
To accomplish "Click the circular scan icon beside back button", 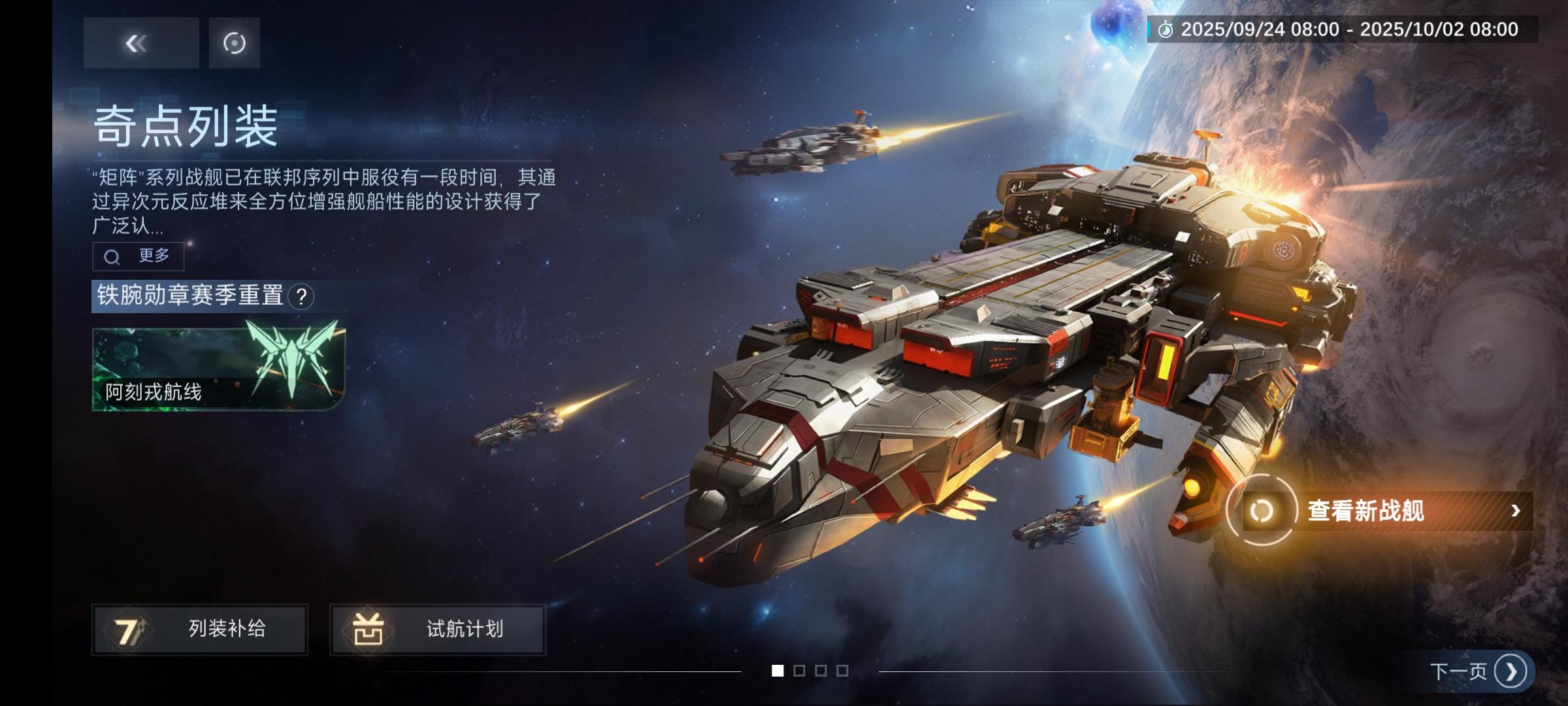I will [x=233, y=42].
